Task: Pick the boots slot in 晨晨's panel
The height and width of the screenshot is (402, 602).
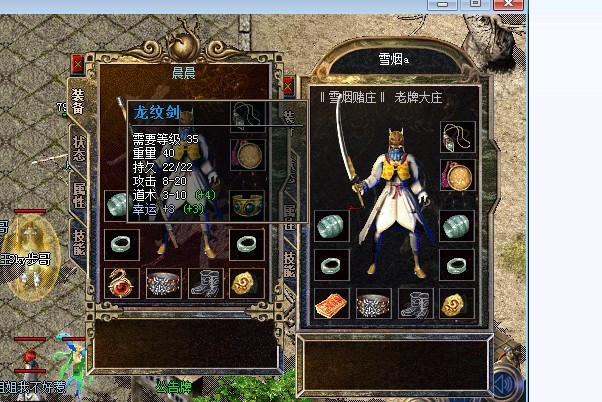Action: point(205,282)
